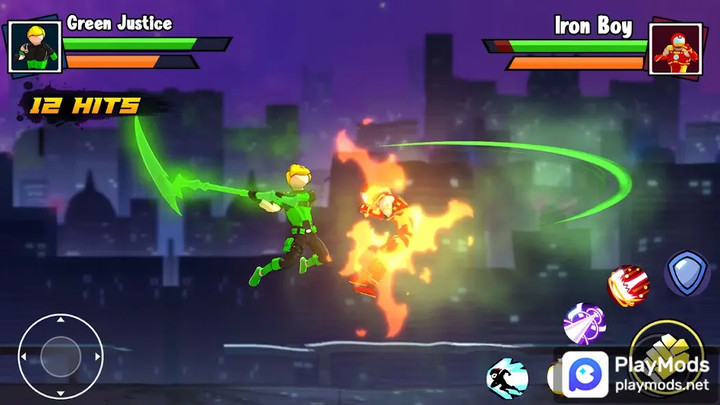The width and height of the screenshot is (720, 405).
Task: Use the purple beam skill
Action: coord(584,324)
